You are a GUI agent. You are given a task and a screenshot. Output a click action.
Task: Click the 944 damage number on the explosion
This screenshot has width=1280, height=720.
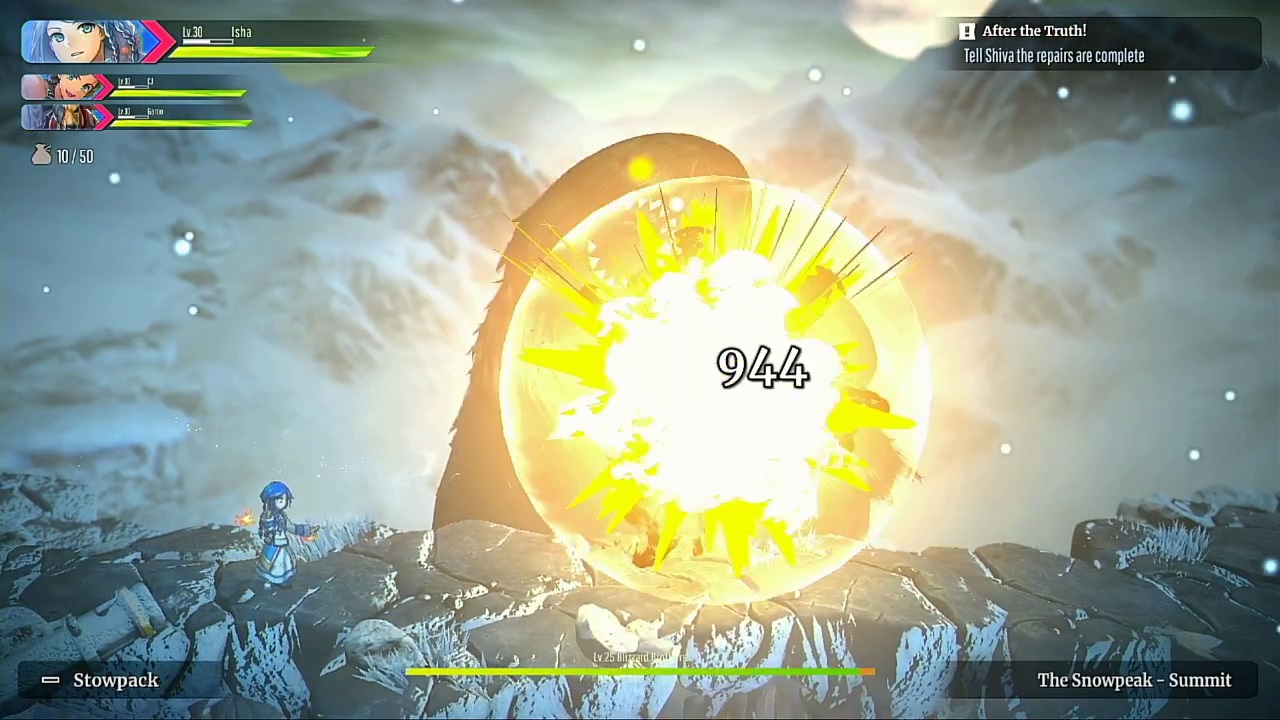762,369
